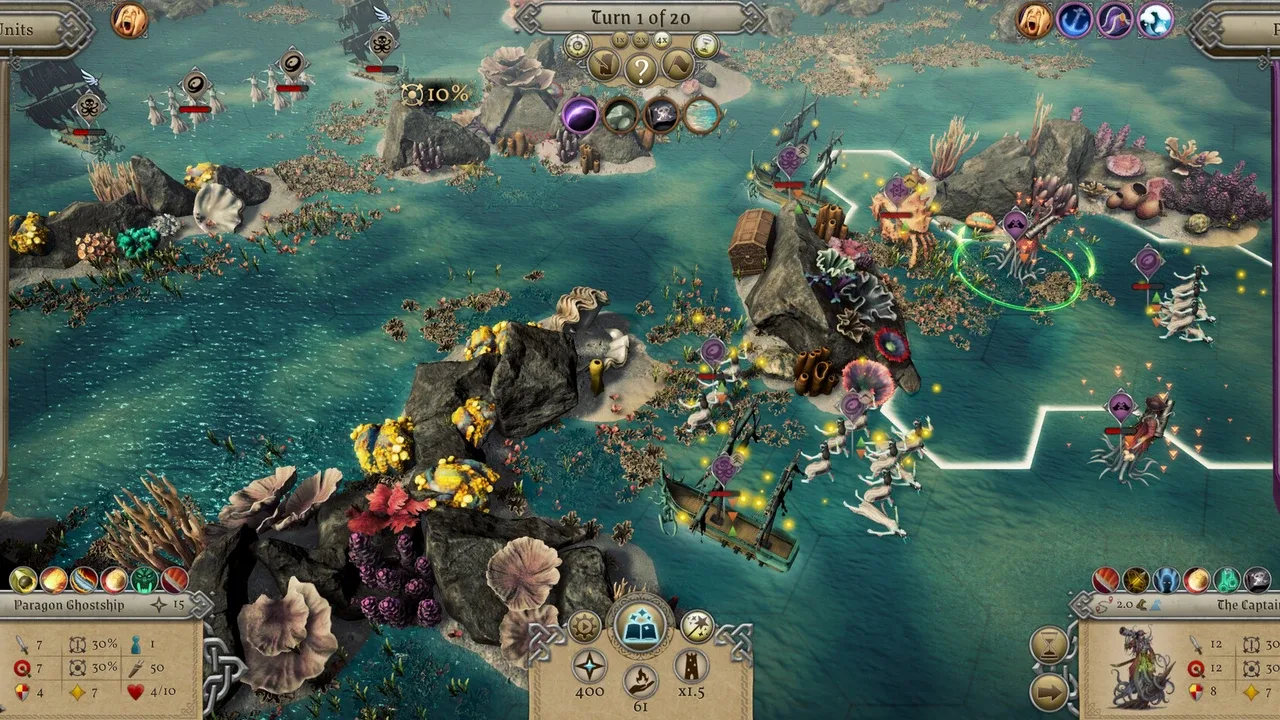The width and height of the screenshot is (1280, 720).
Task: Open the question mark help button
Action: tap(641, 68)
